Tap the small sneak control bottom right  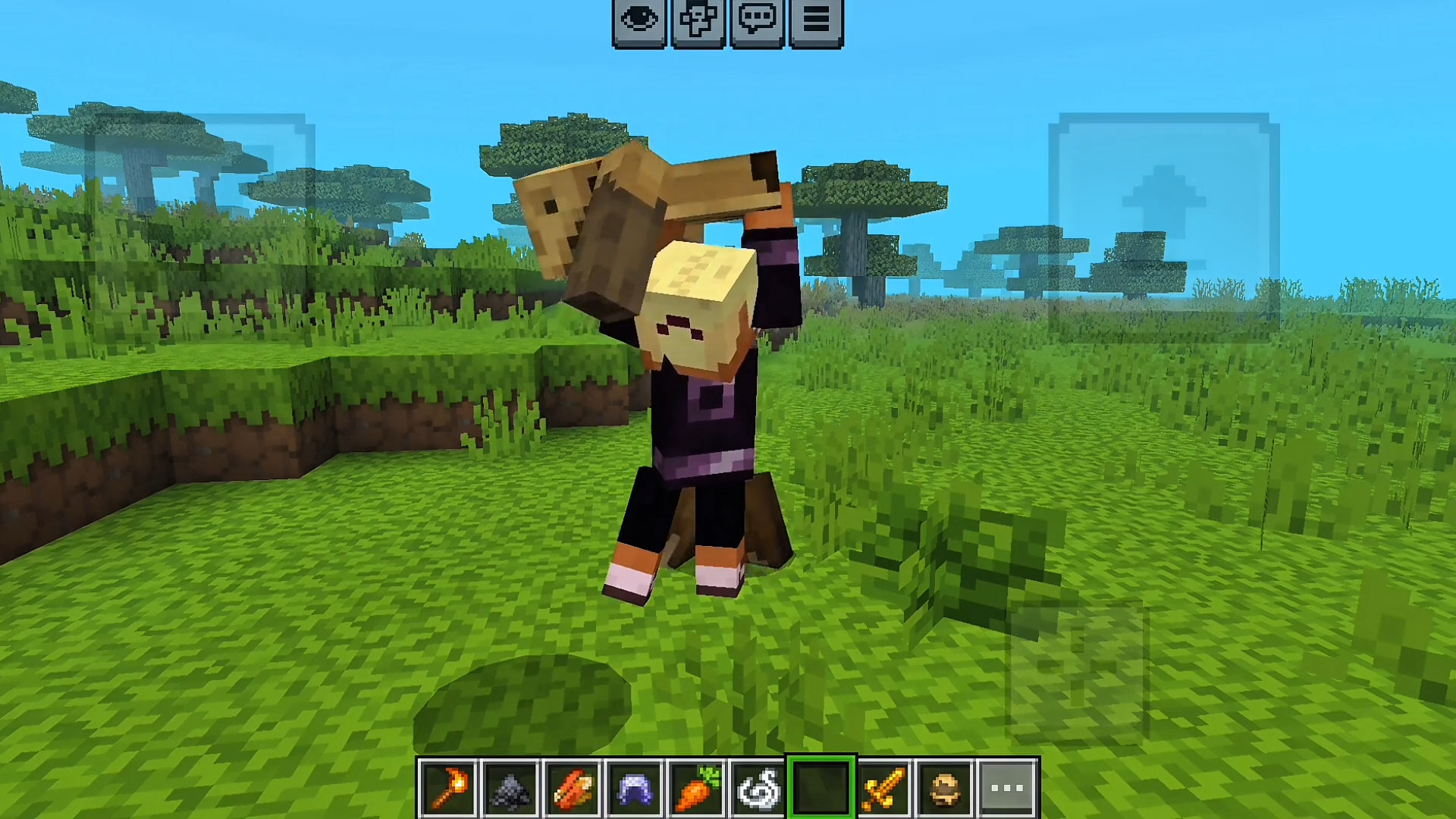point(1077,675)
